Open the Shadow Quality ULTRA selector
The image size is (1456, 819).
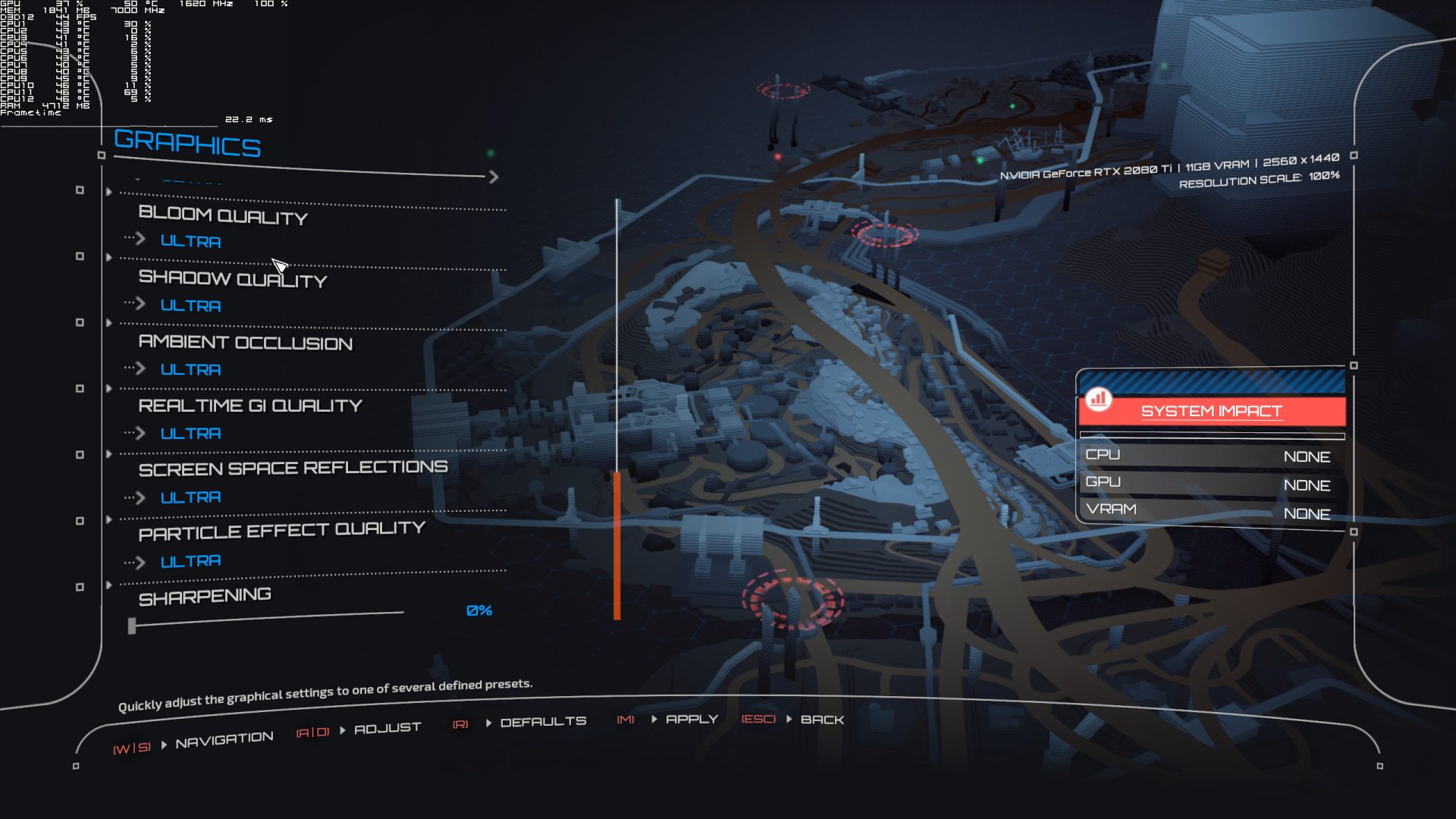[x=190, y=305]
